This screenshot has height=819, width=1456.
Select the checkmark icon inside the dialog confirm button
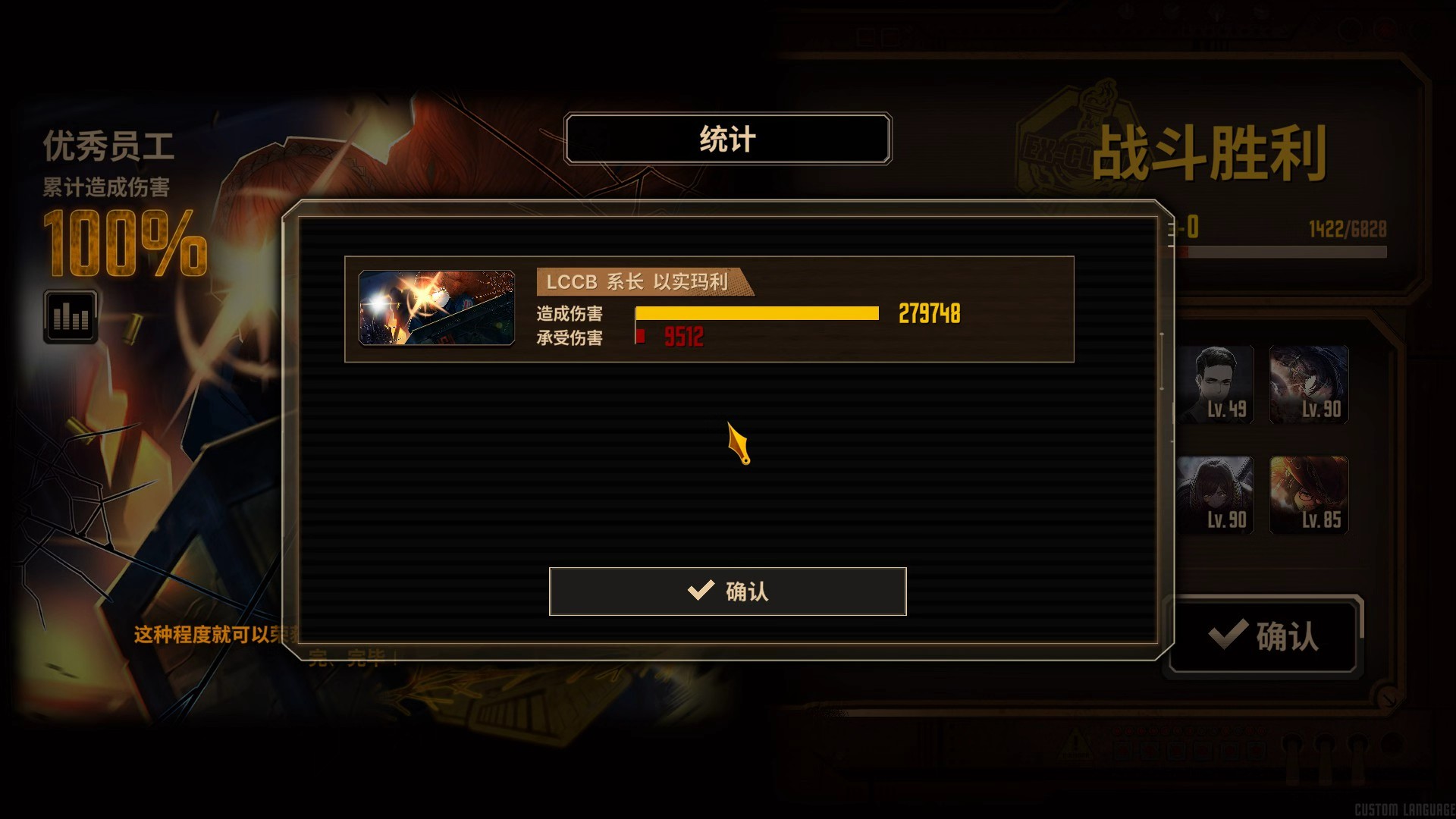pyautogui.click(x=701, y=591)
